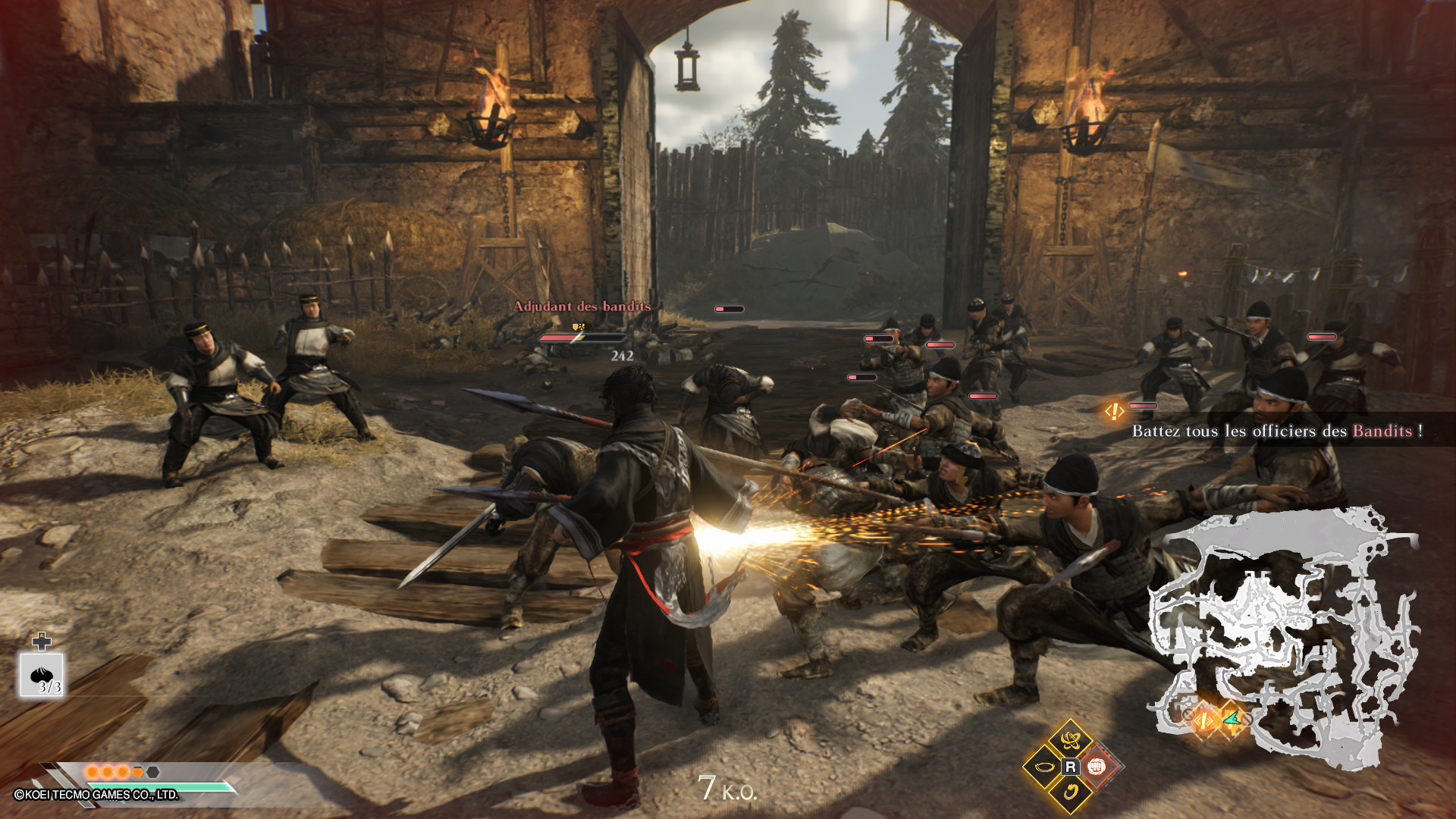Click the orange objective marker on the minimap
The image size is (1456, 819).
point(1204,718)
